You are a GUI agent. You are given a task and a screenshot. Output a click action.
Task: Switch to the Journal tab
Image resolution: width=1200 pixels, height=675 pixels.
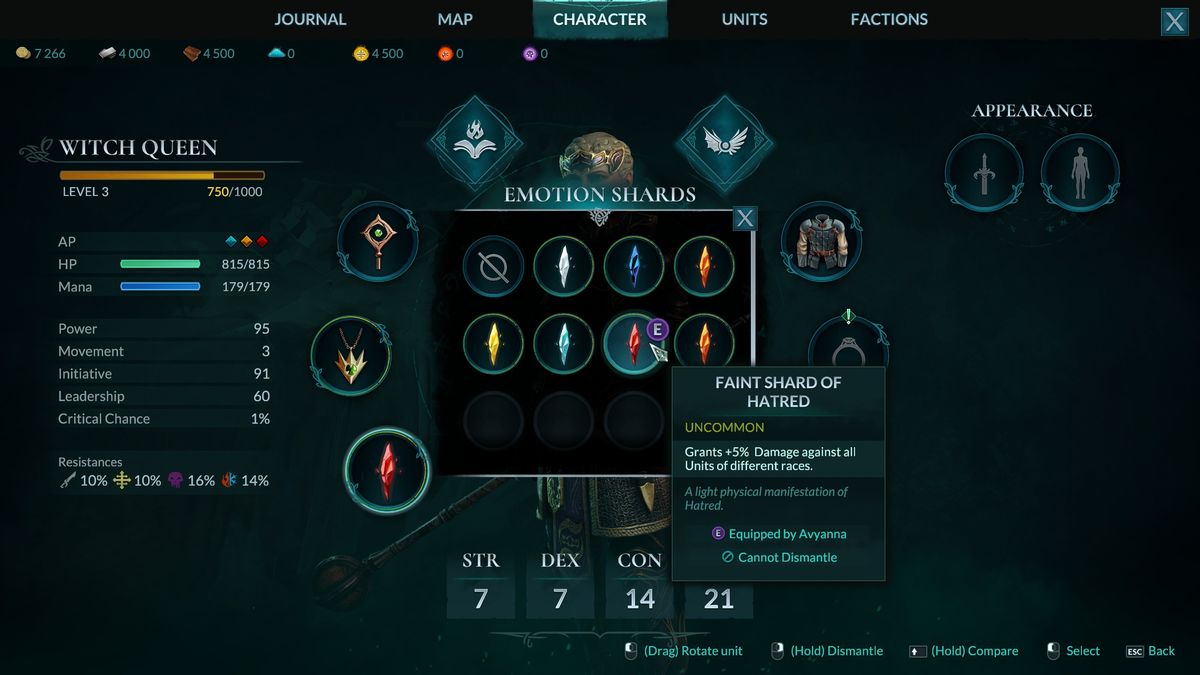coord(310,19)
